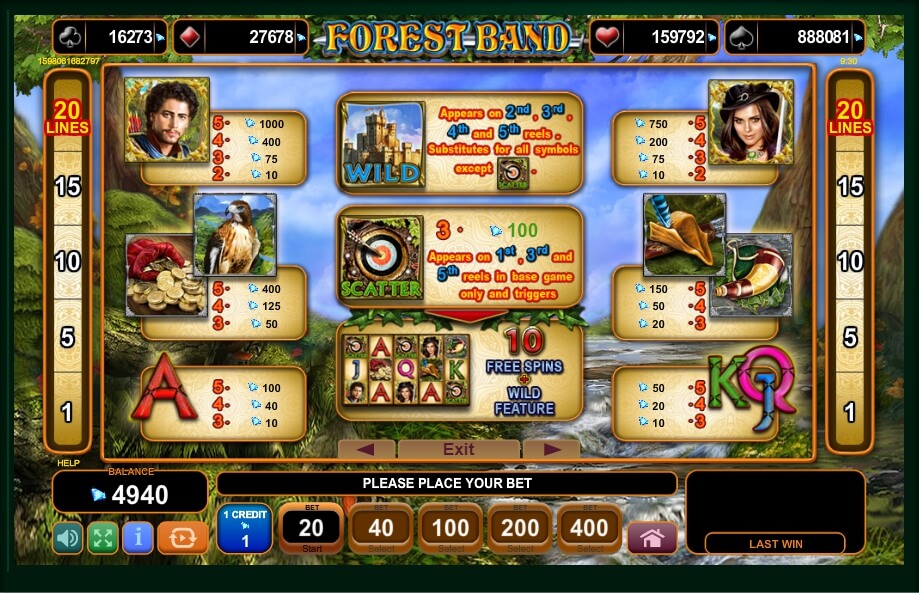Choose the 100 bet button
The image size is (919, 593).
(450, 528)
